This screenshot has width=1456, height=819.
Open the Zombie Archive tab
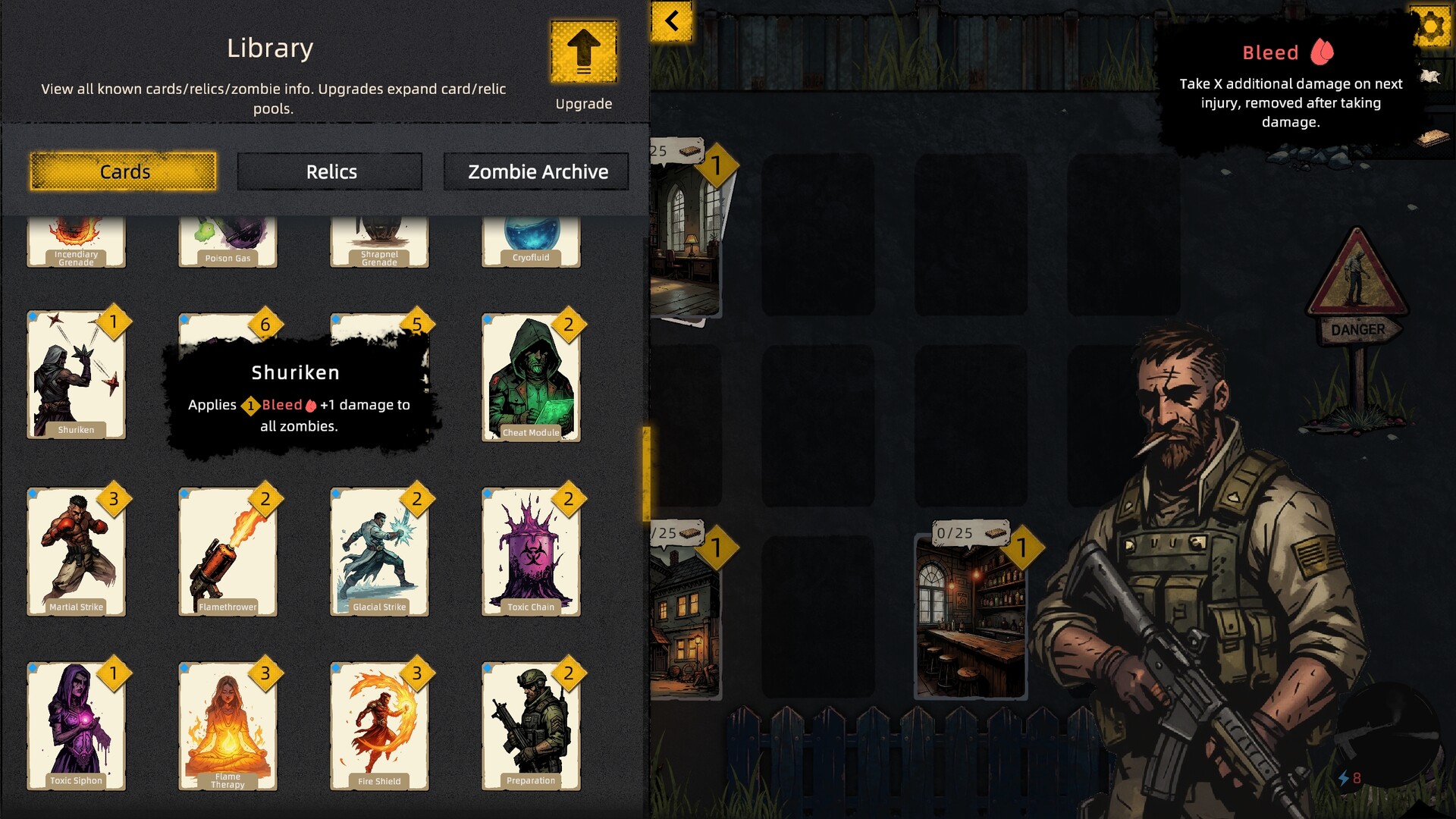pos(536,171)
